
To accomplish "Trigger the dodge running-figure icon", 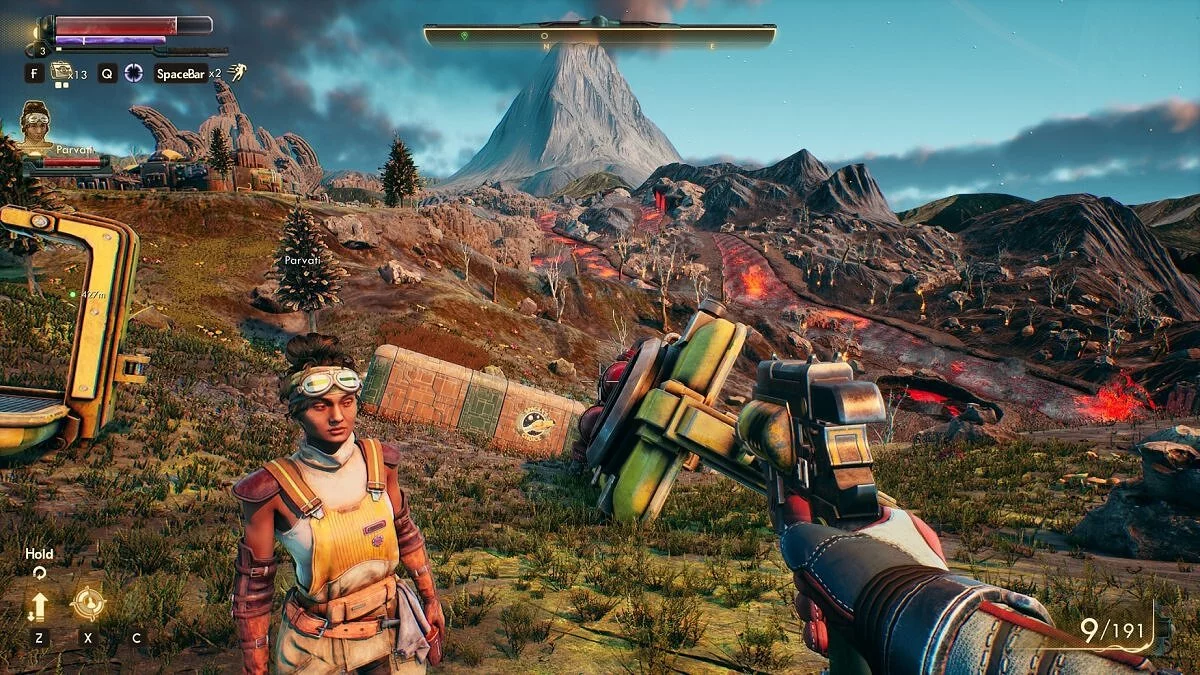I will click(237, 72).
